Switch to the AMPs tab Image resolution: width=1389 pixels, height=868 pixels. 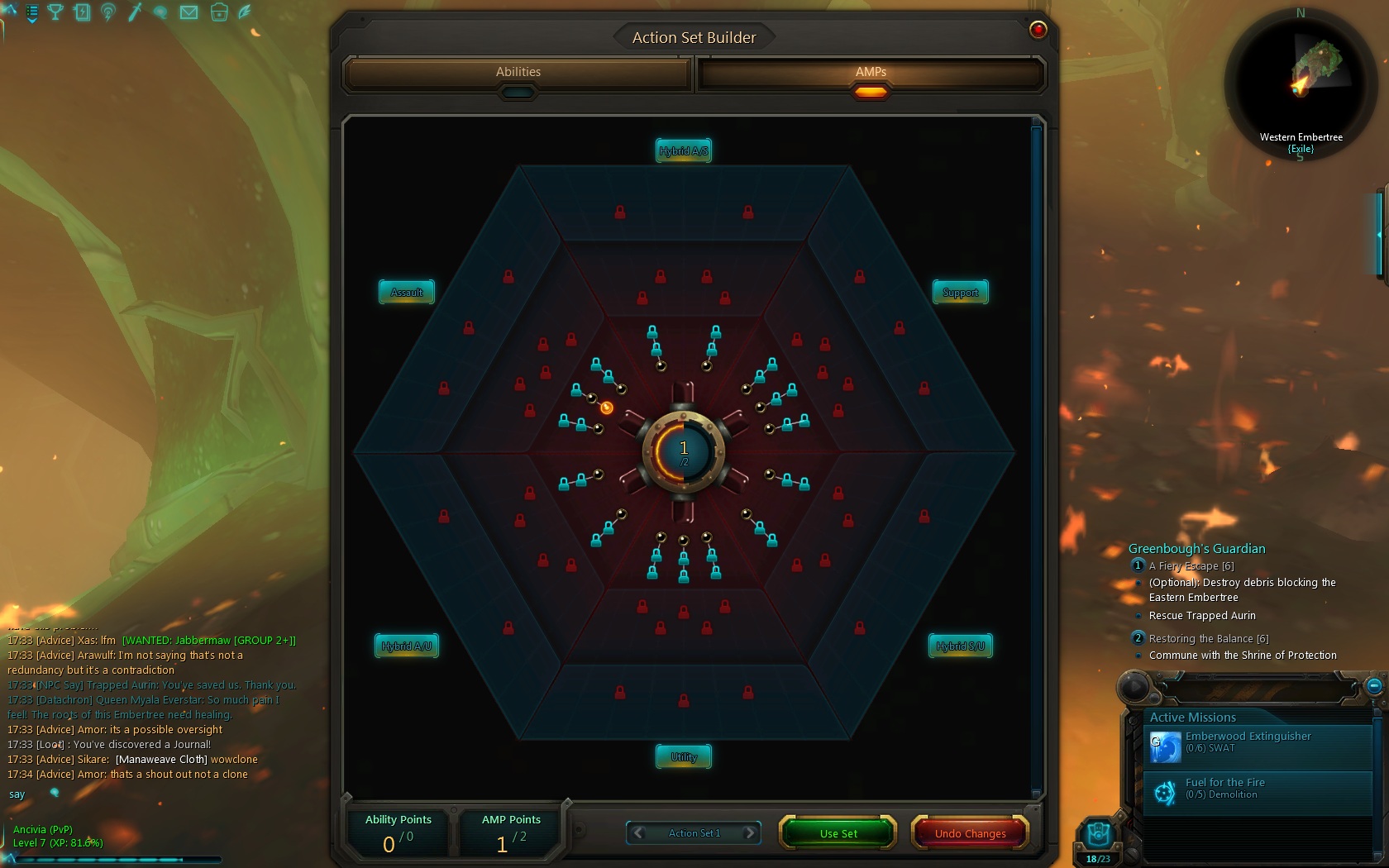(870, 74)
